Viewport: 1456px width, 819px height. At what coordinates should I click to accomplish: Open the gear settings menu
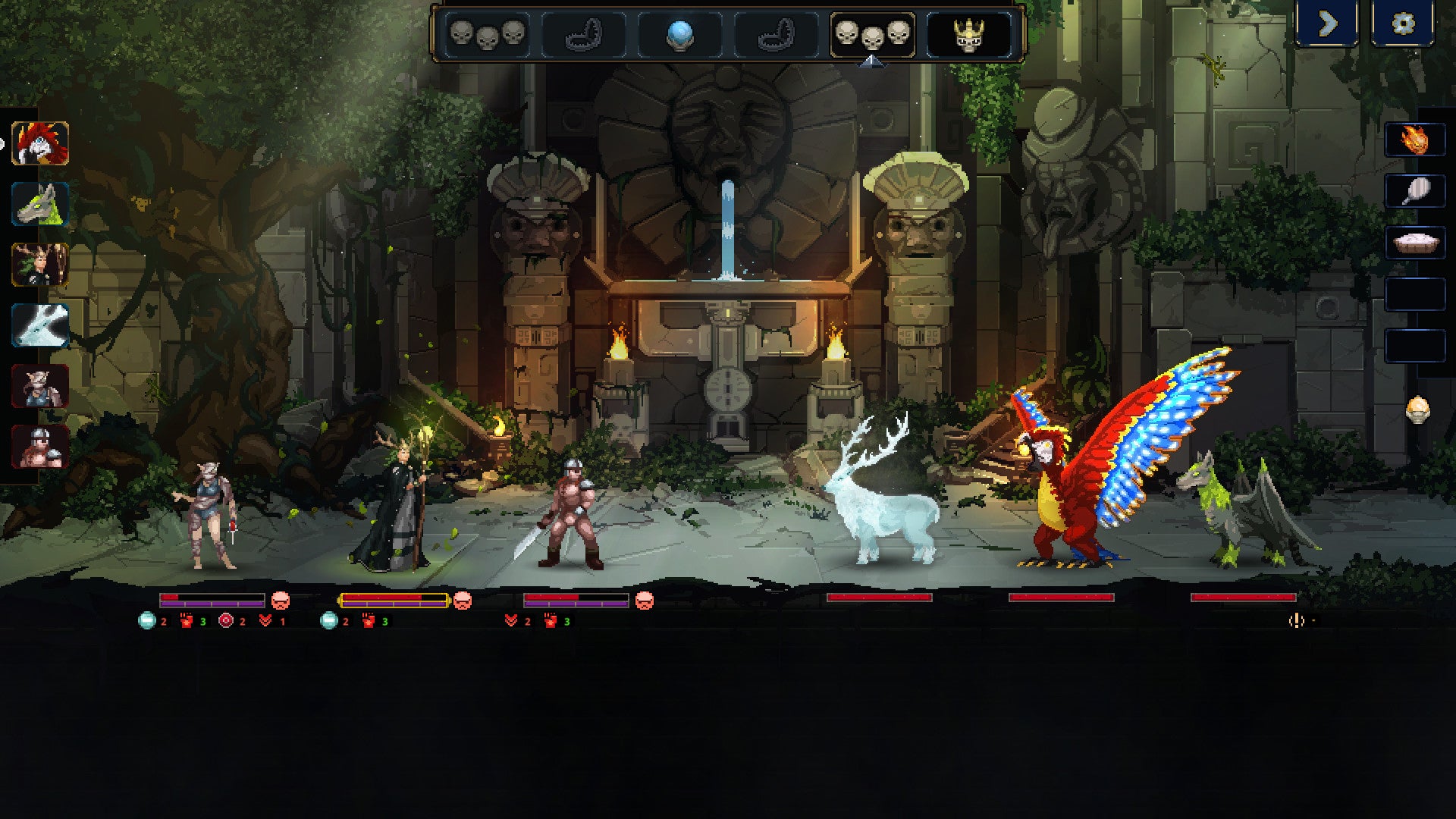[1403, 24]
